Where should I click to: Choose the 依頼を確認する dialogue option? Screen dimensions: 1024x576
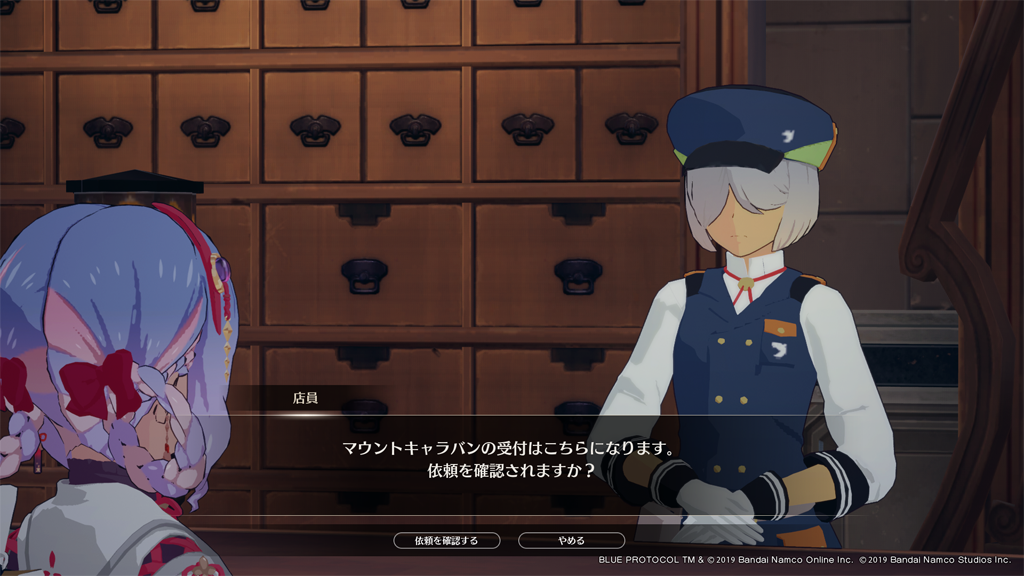[446, 541]
